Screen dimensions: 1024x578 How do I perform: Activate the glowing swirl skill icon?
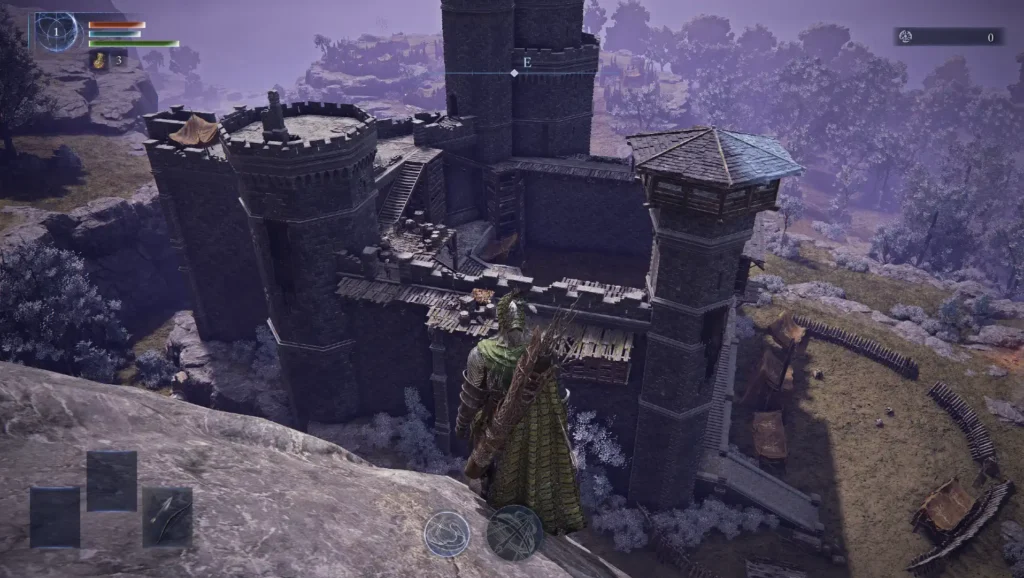coord(446,533)
